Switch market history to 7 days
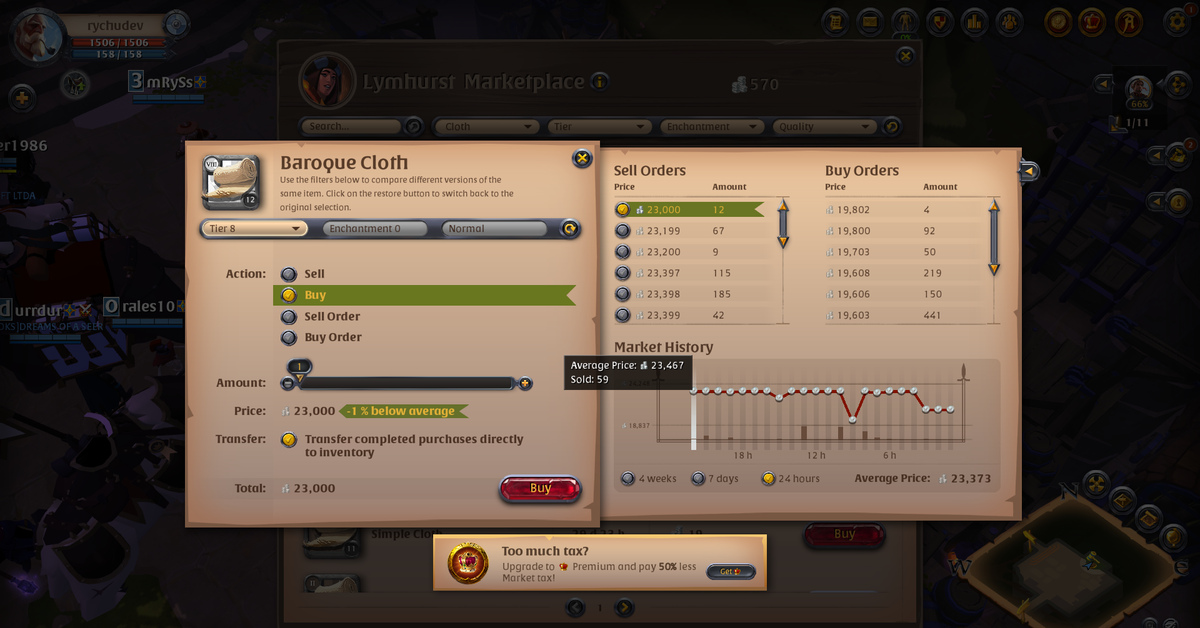The height and width of the screenshot is (628, 1200). tap(698, 479)
